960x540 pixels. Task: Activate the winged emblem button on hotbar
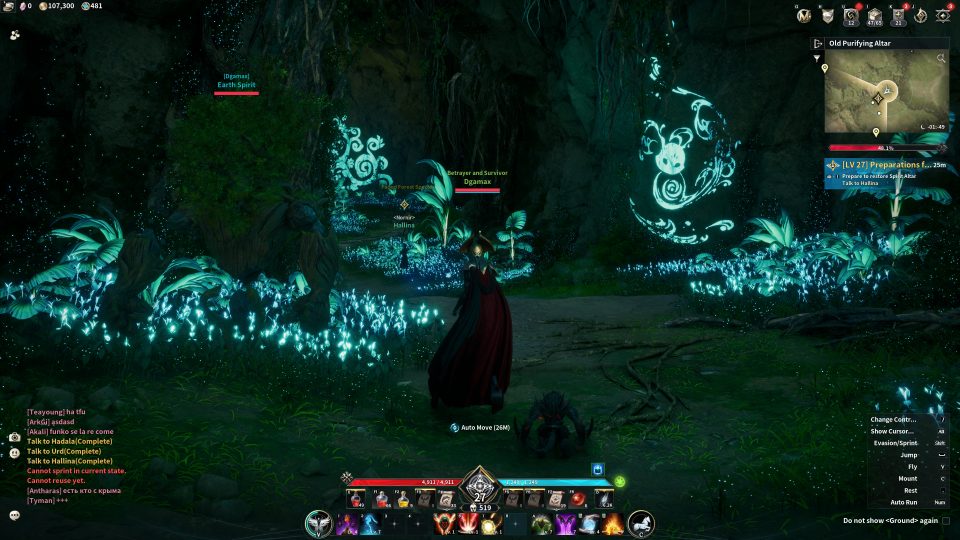(x=319, y=523)
